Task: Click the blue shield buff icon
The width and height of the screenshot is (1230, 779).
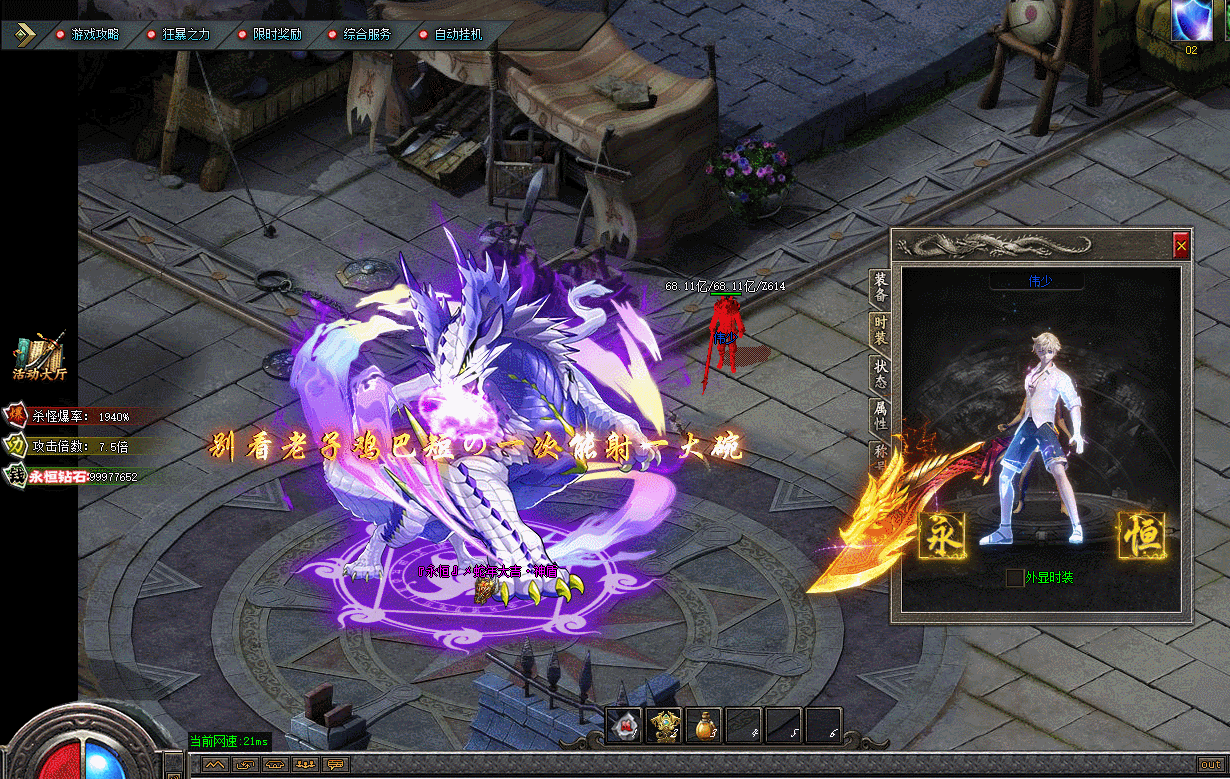Action: 1191,20
